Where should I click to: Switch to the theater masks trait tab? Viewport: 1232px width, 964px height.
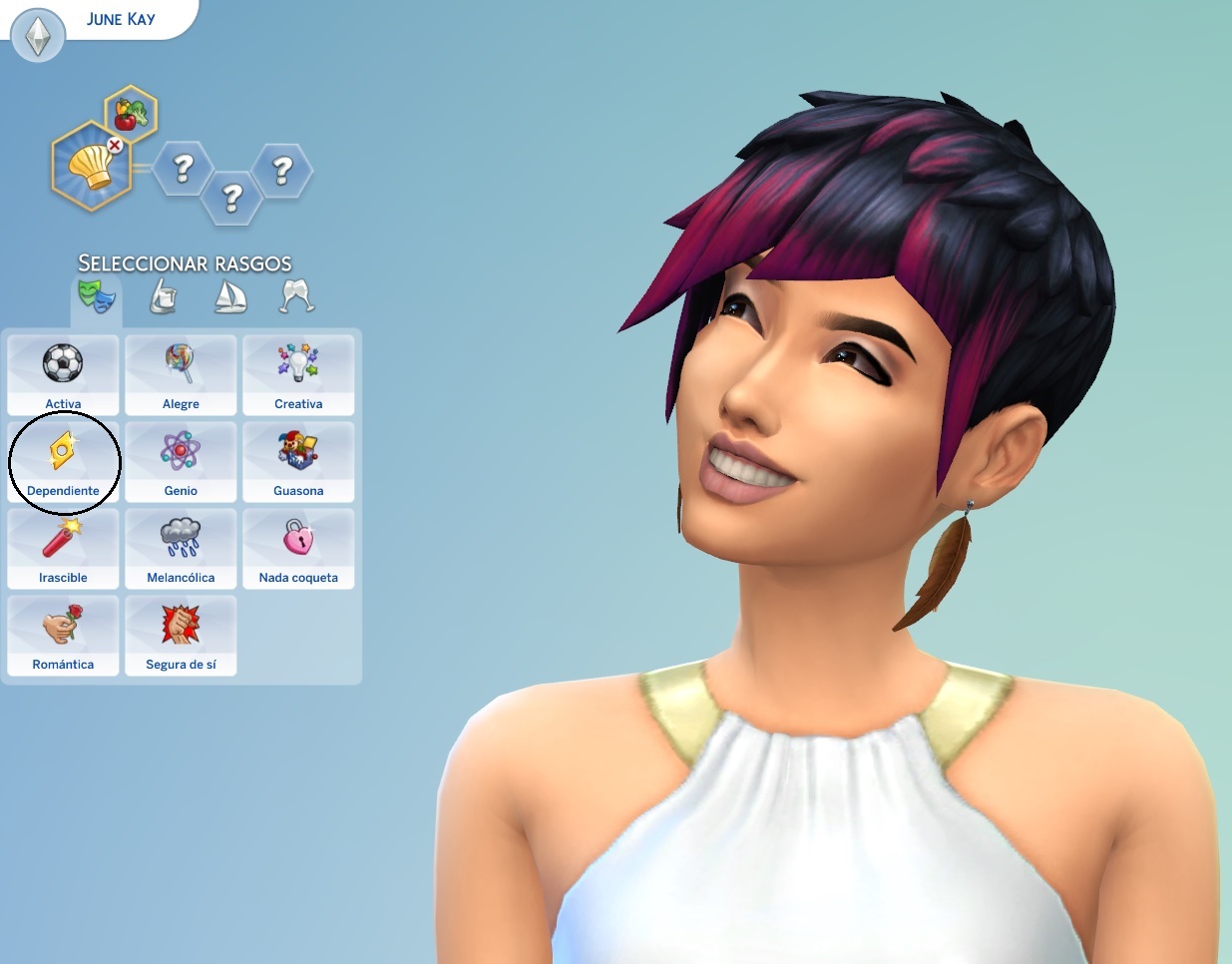pyautogui.click(x=97, y=296)
